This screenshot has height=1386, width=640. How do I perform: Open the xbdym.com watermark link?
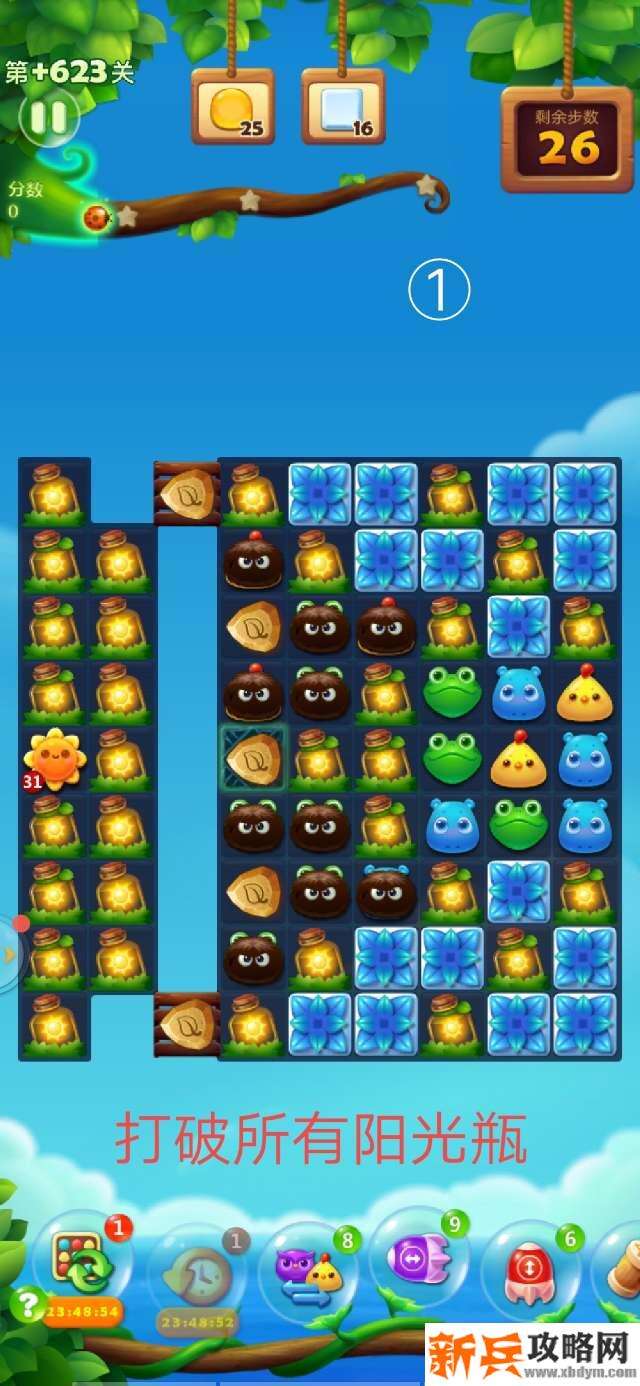click(x=532, y=1356)
